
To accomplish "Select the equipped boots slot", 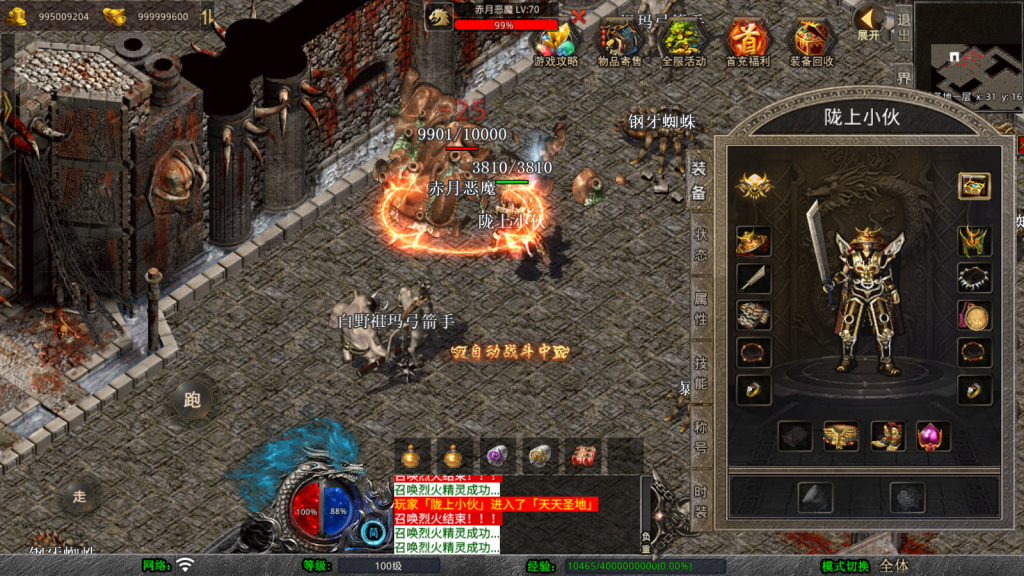I will tap(887, 435).
